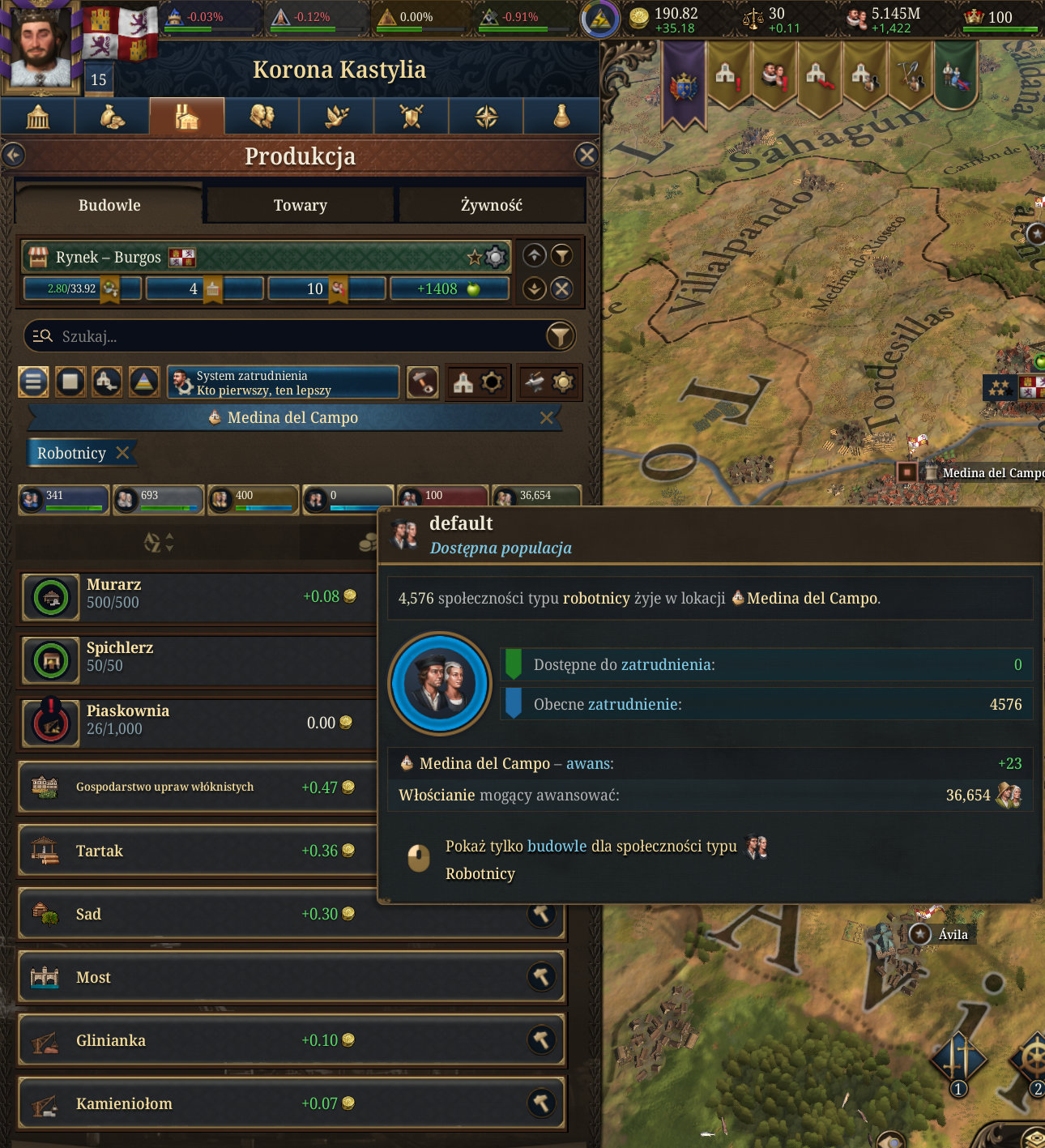Image resolution: width=1045 pixels, height=1148 pixels.
Task: Open the System zatrudnienia dropdown
Action: coord(284,382)
